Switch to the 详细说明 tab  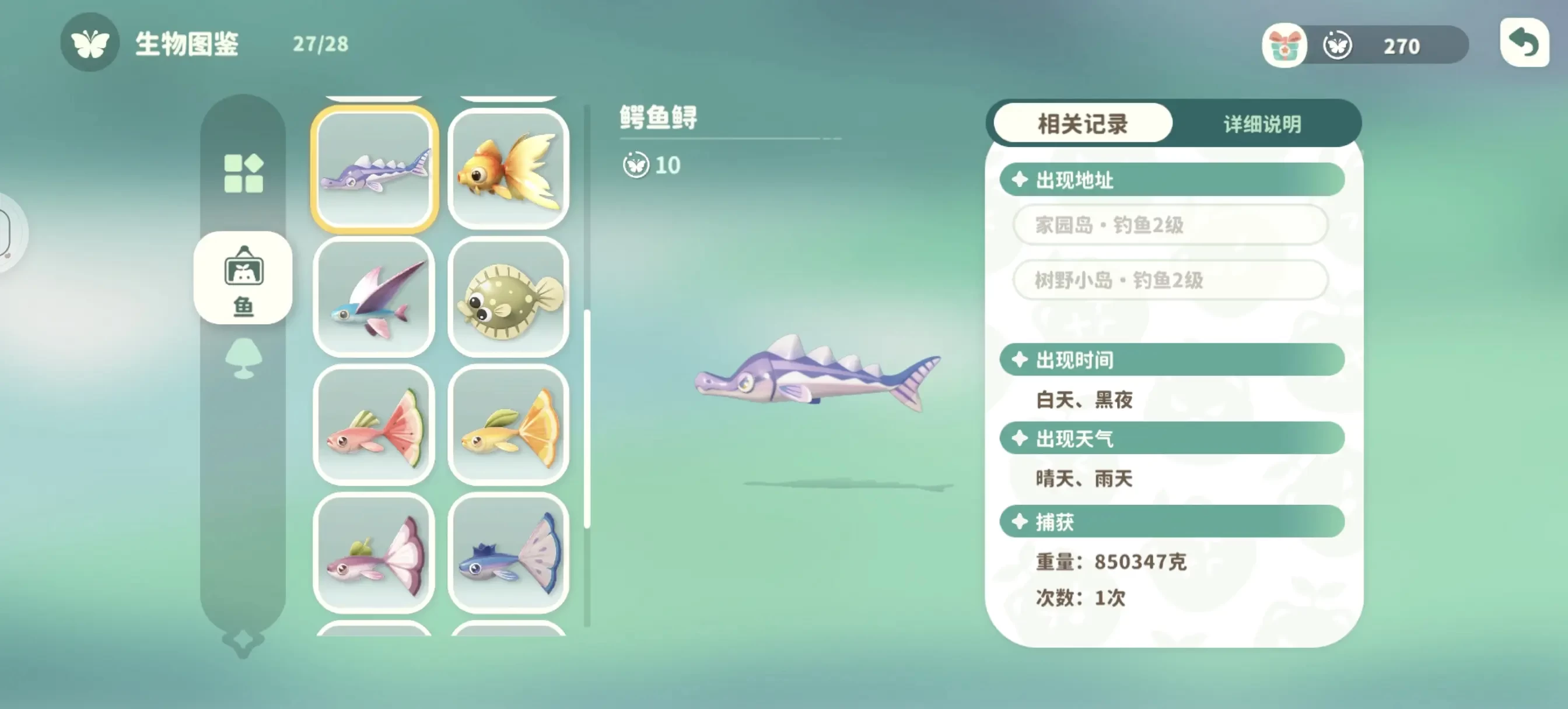click(x=1261, y=124)
